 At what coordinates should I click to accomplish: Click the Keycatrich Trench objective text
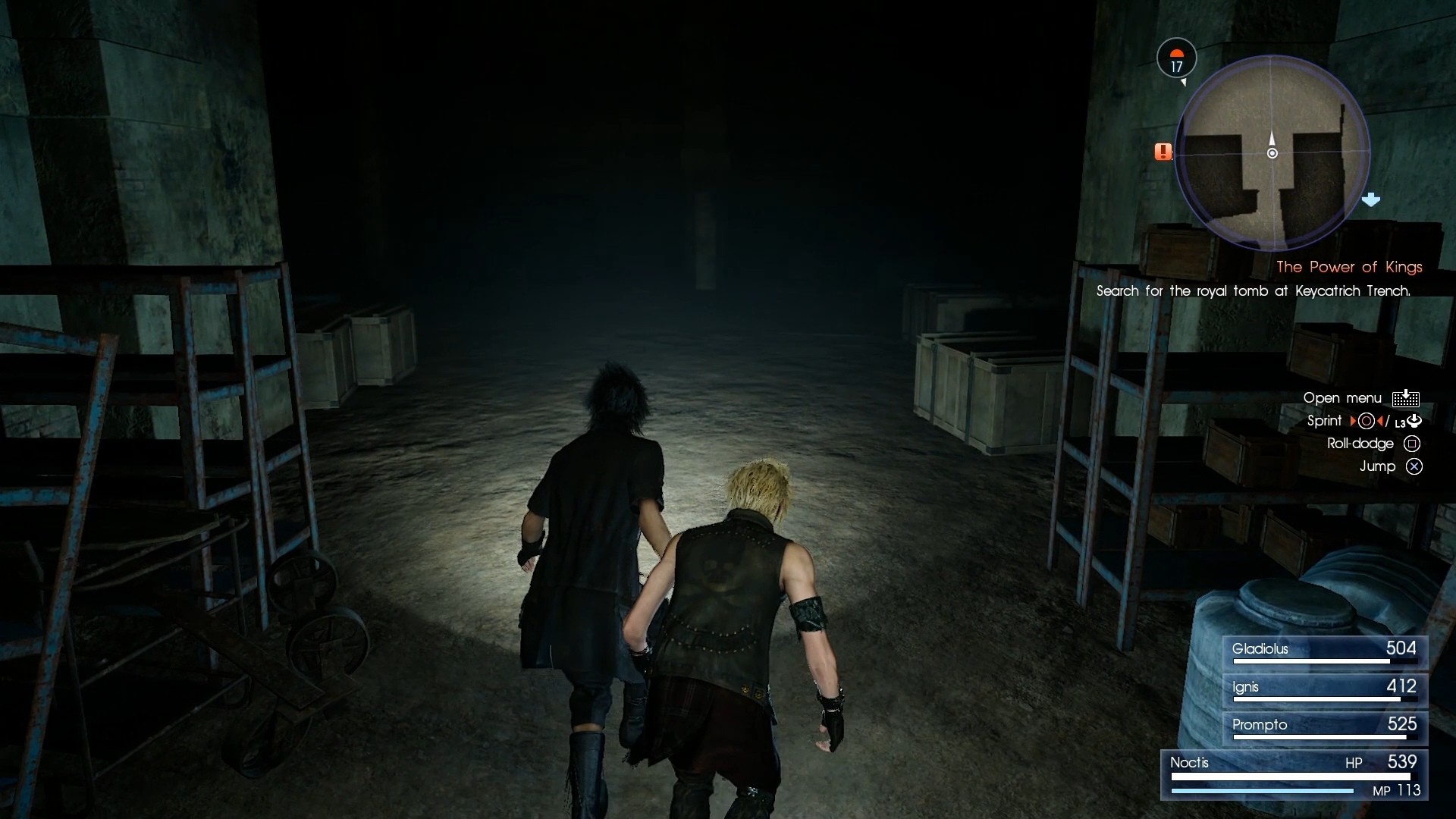[1255, 290]
